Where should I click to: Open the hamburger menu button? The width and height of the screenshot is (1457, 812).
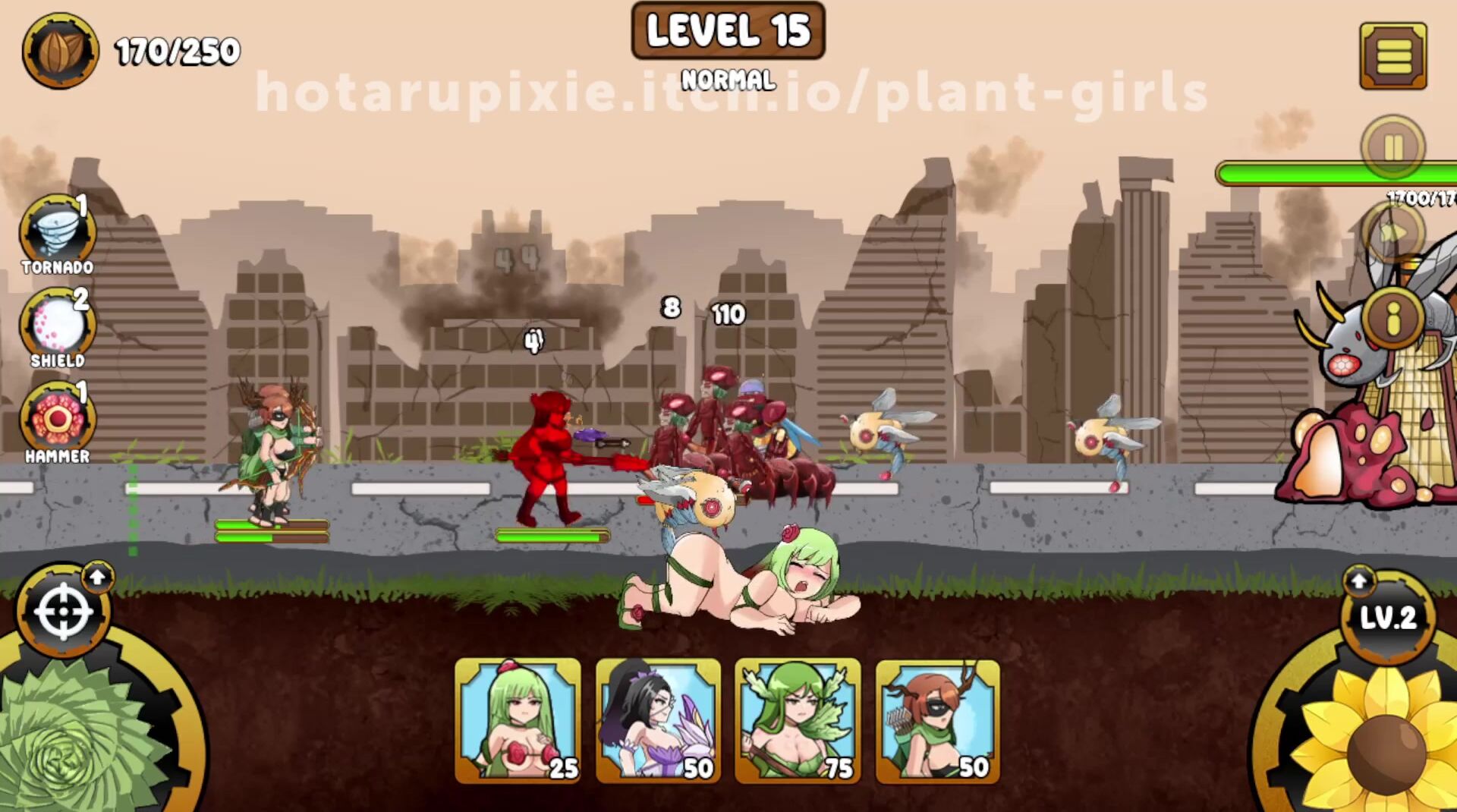1392,56
